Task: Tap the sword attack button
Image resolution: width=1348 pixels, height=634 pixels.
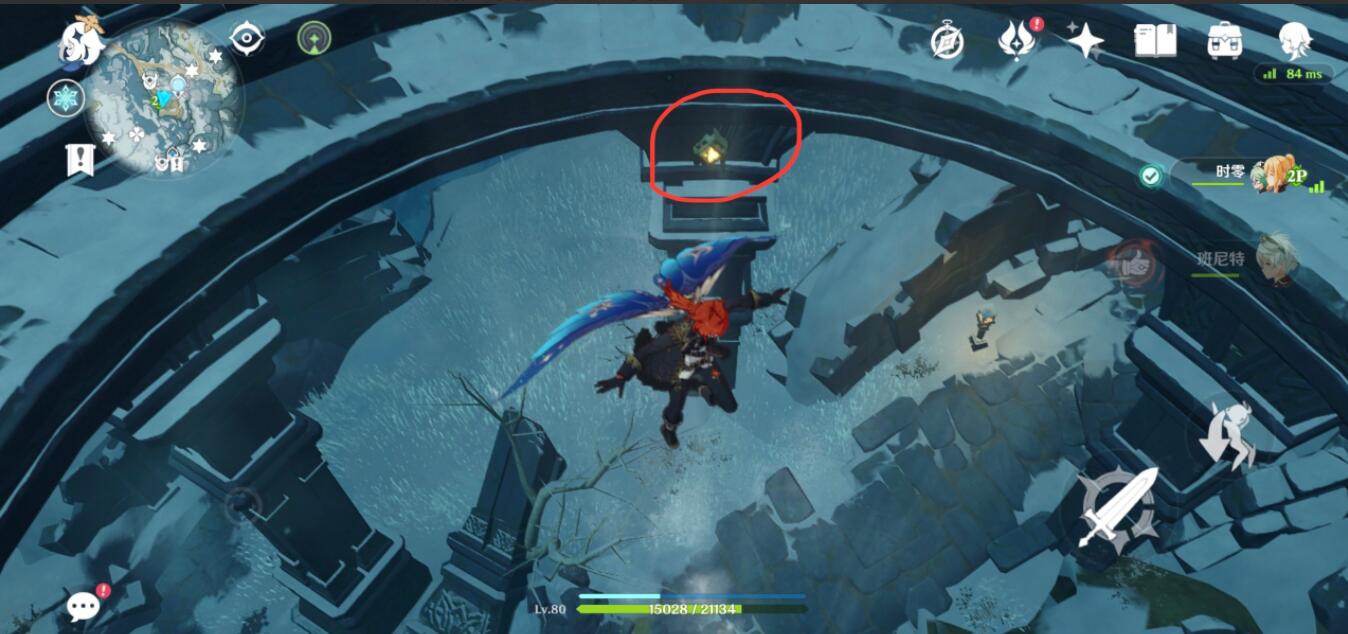Action: pyautogui.click(x=1117, y=507)
